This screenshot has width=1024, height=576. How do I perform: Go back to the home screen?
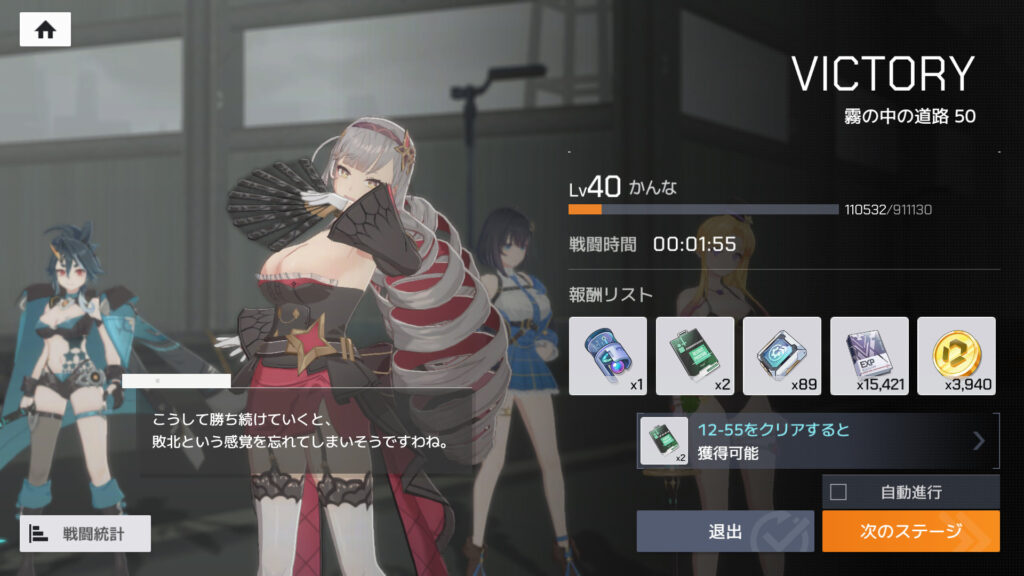coord(45,30)
